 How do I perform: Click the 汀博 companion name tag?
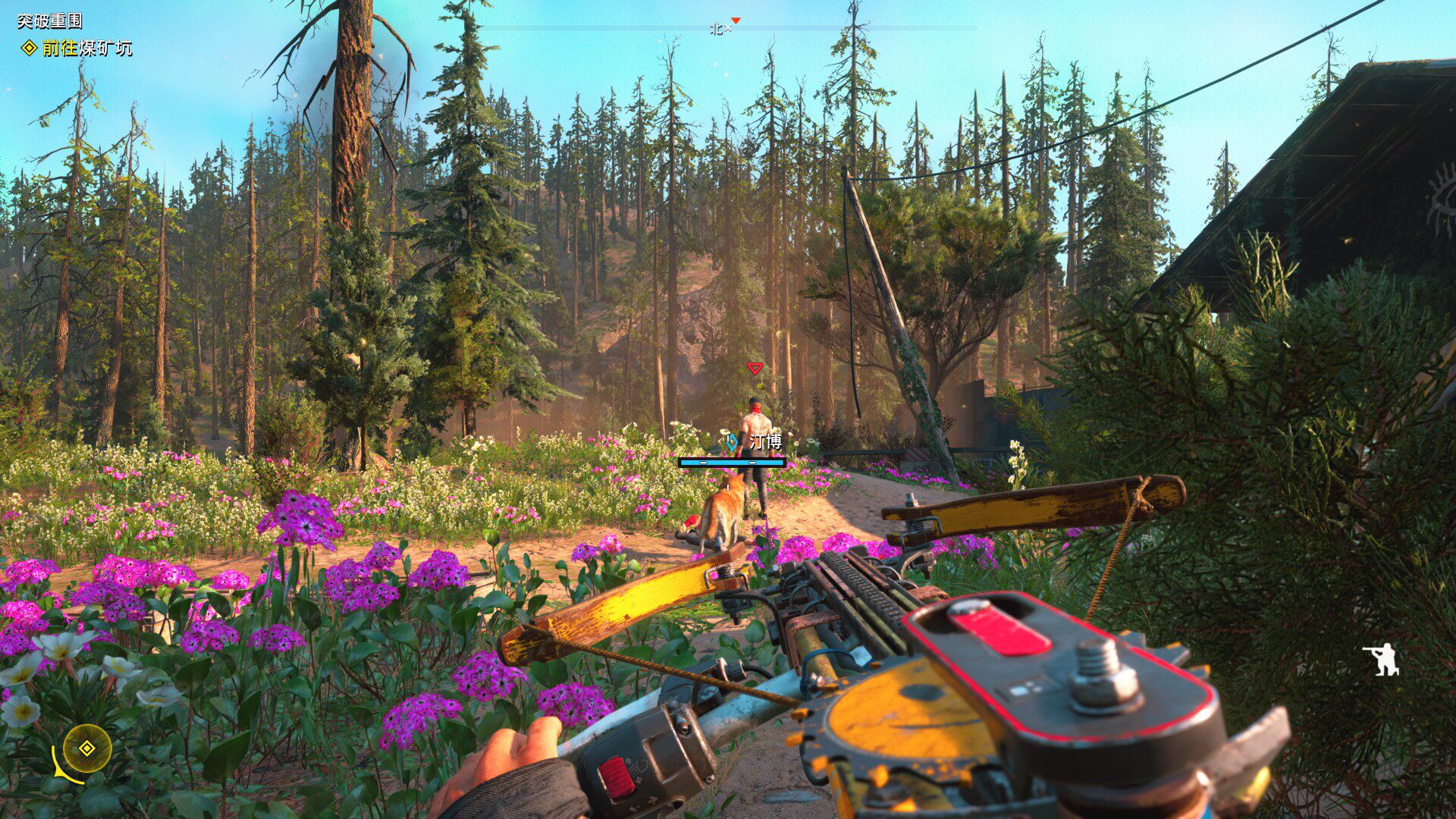click(x=764, y=441)
